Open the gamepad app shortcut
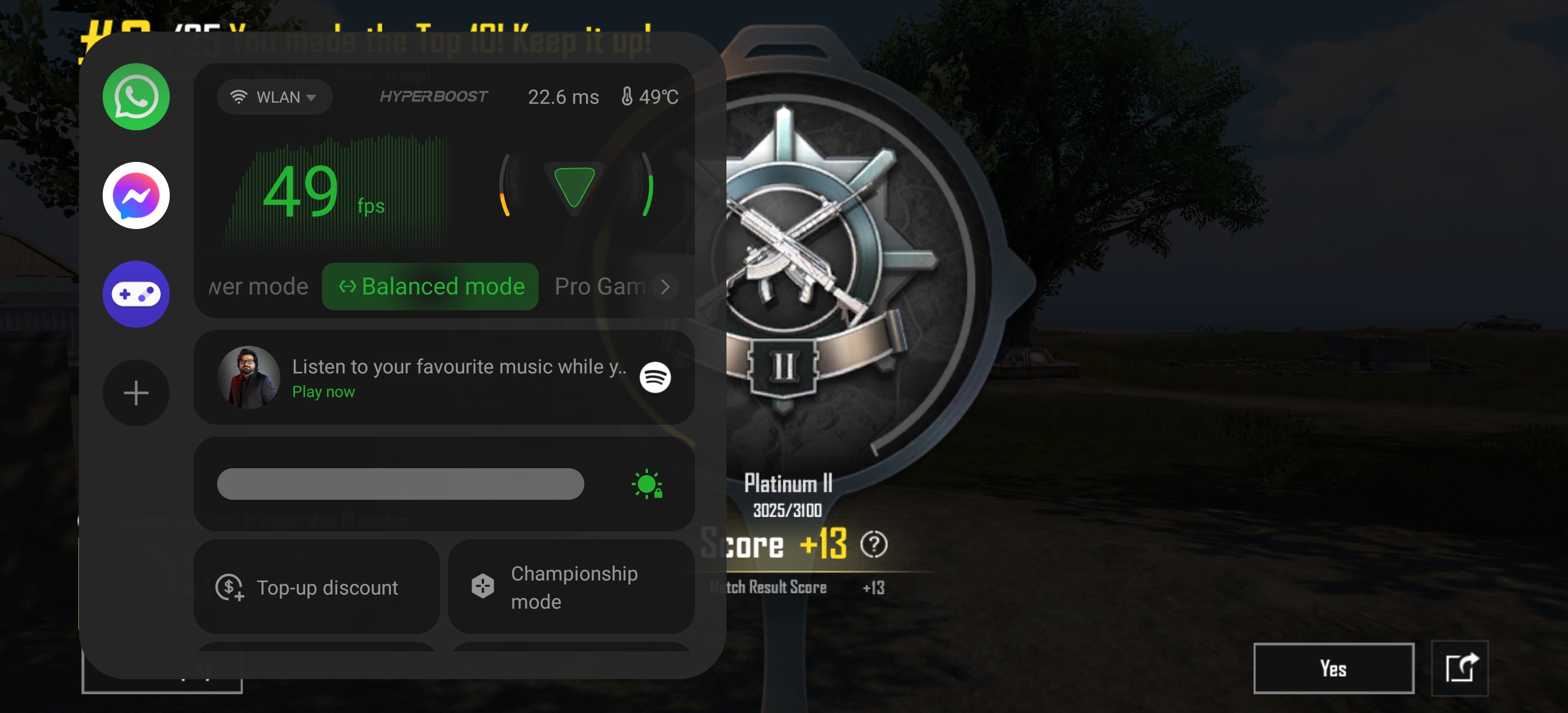Image resolution: width=1568 pixels, height=713 pixels. pyautogui.click(x=136, y=294)
